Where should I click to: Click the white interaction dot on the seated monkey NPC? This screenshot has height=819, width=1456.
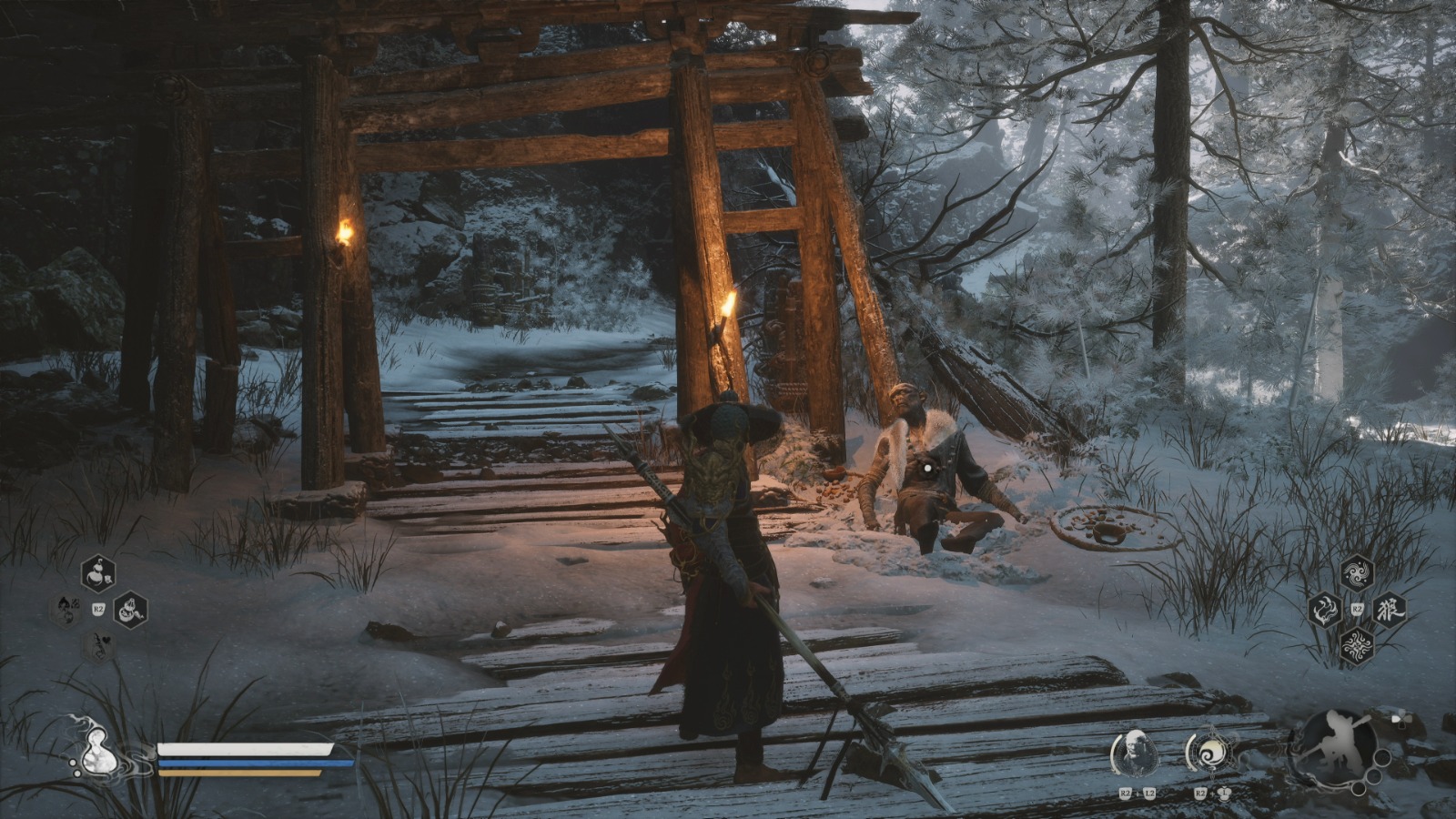point(926,467)
